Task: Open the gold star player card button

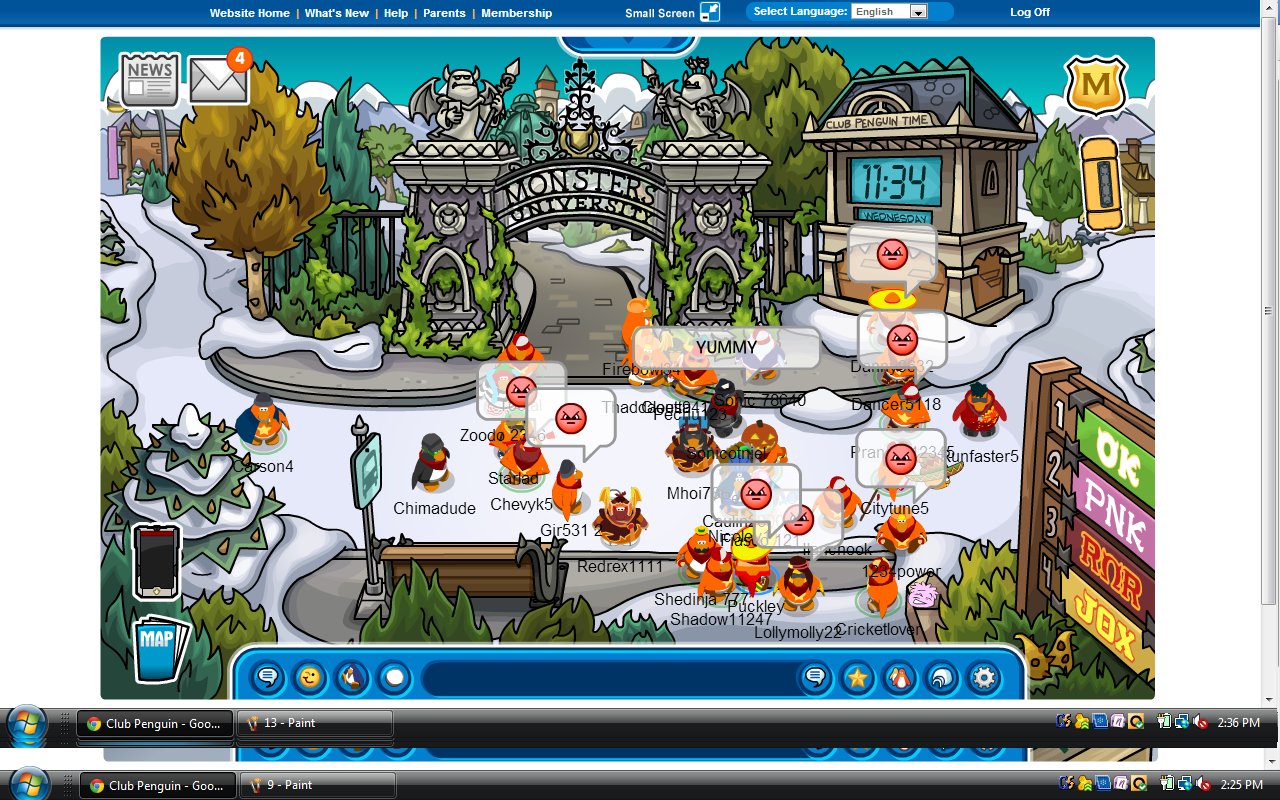Action: pos(857,678)
